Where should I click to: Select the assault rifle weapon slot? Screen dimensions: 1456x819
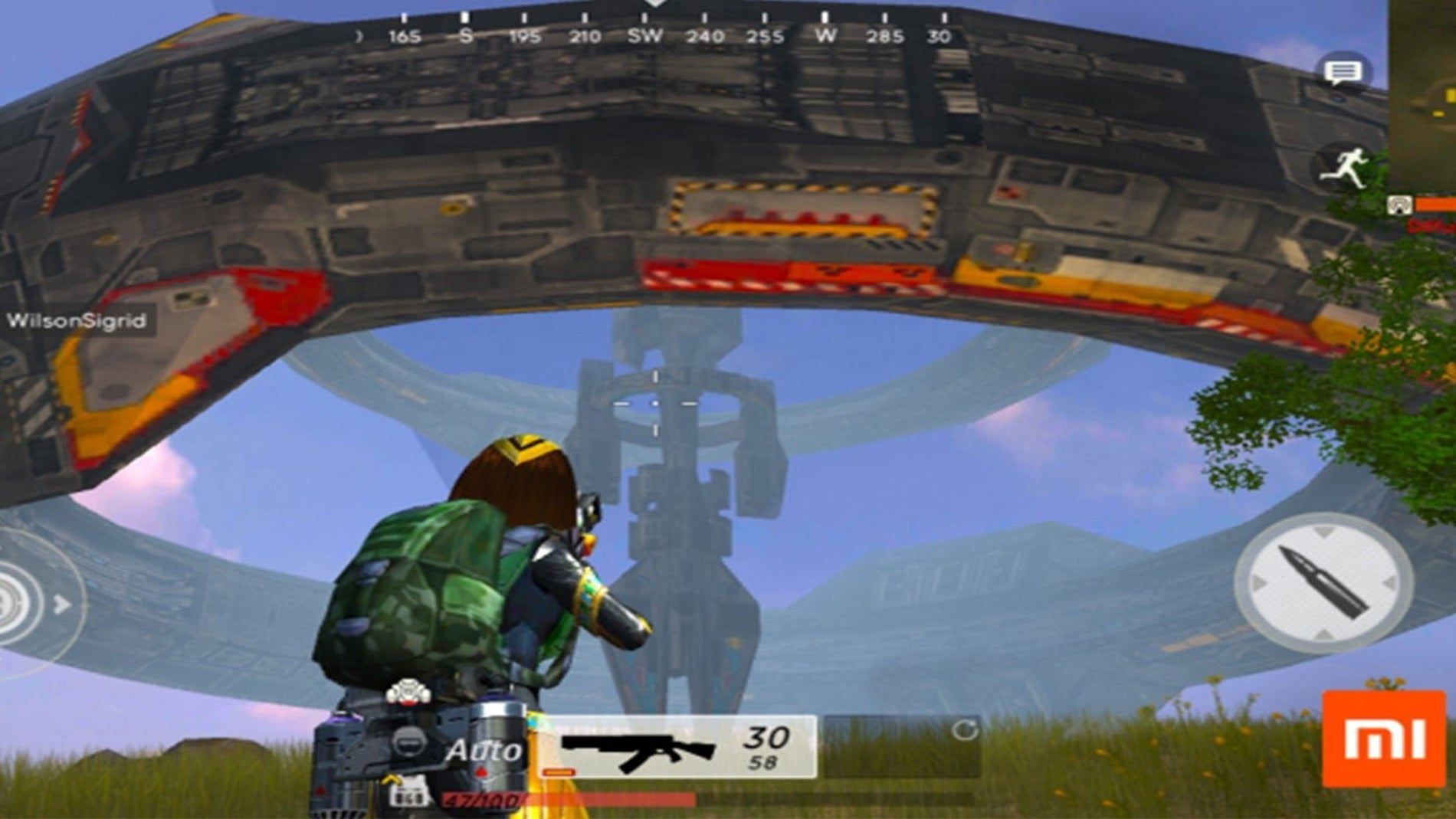677,747
